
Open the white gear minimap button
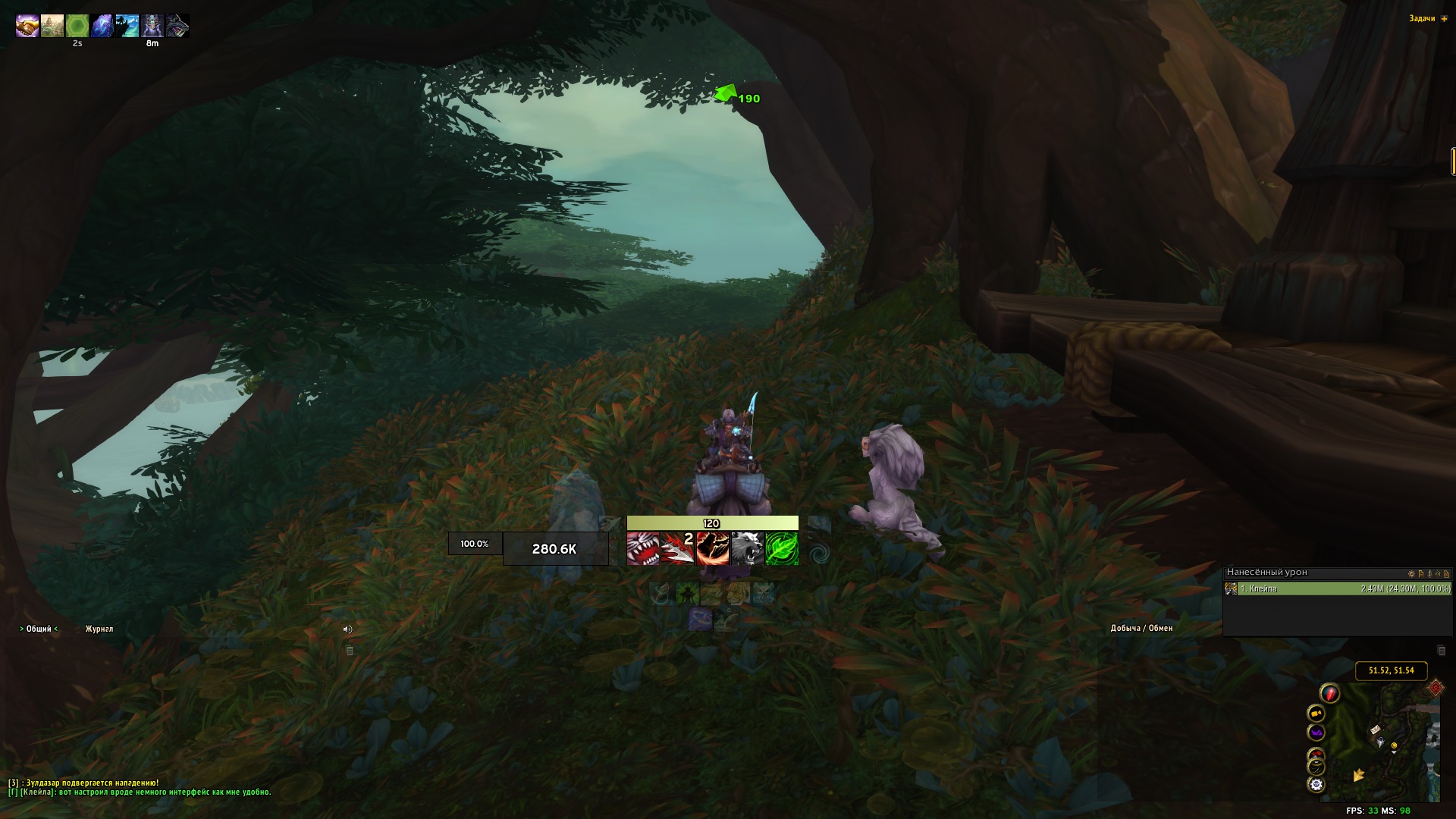point(1316,785)
